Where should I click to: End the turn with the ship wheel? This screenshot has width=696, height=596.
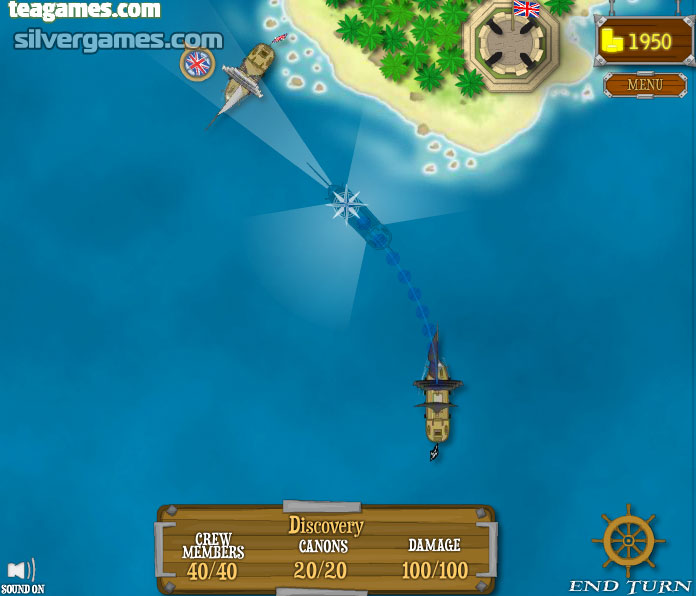coord(628,541)
